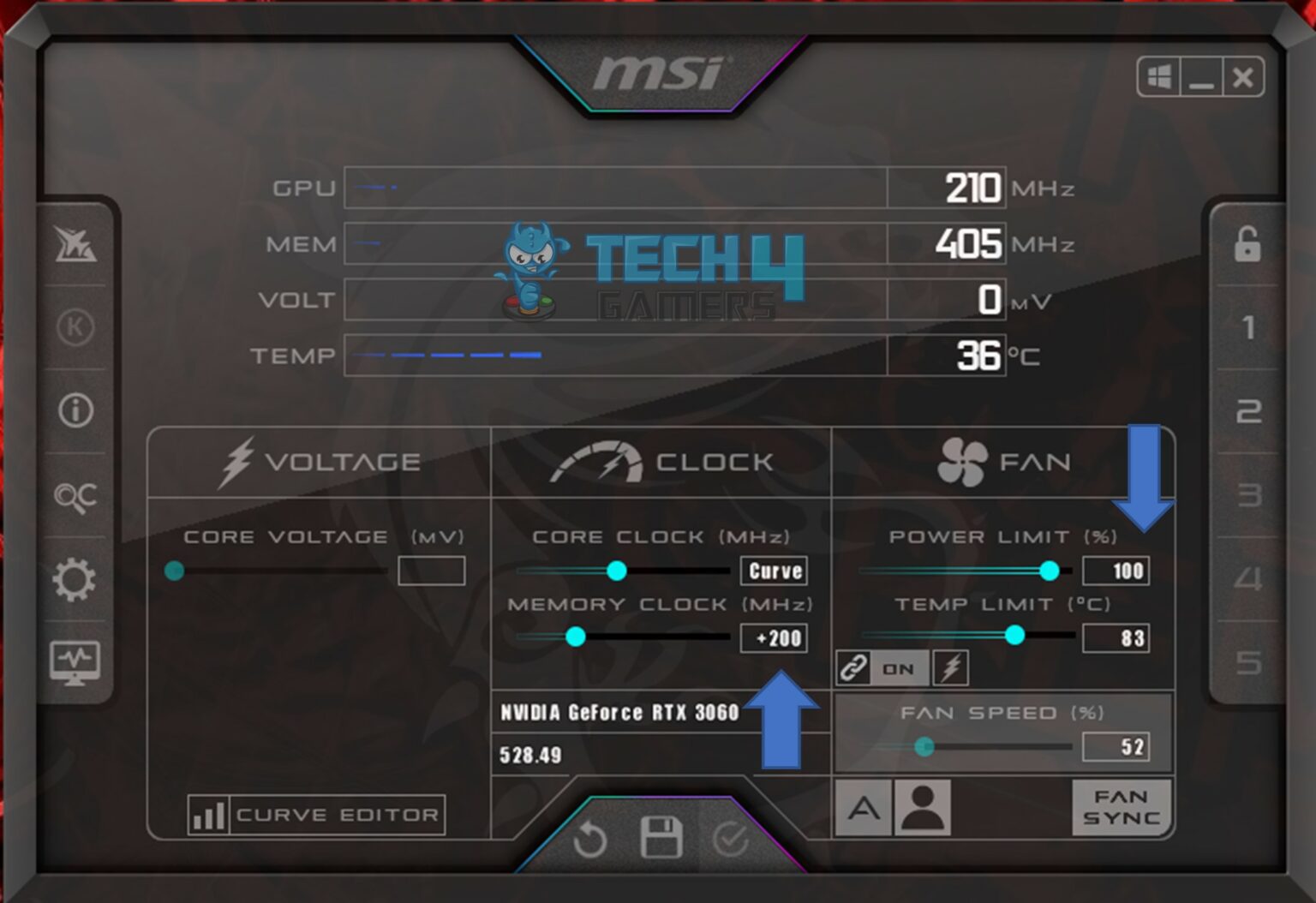1316x903 pixels.
Task: Launch MSI Kombustor stress test
Action: coord(75,248)
